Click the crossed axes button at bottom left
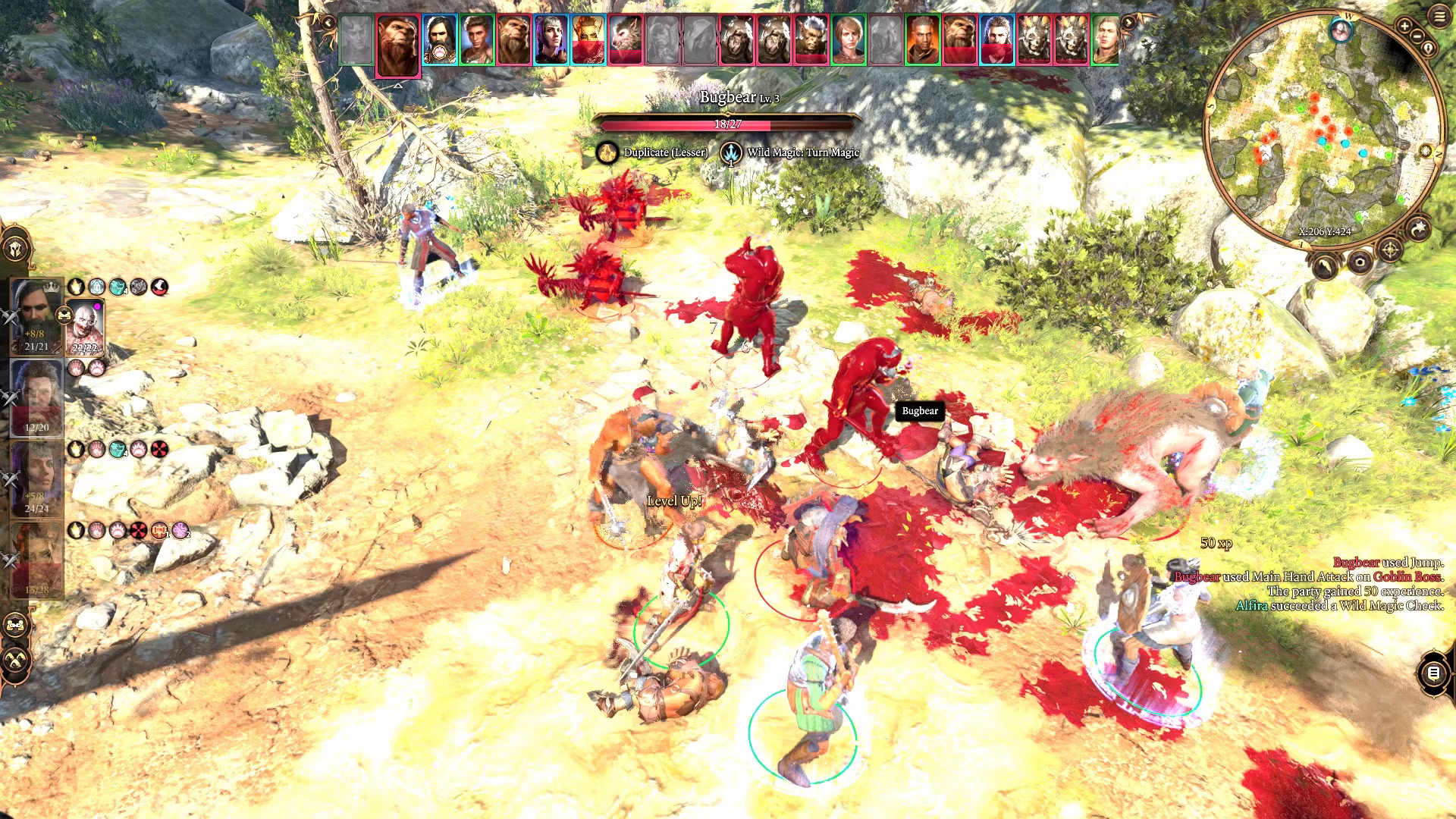Image resolution: width=1456 pixels, height=819 pixels. [x=16, y=660]
